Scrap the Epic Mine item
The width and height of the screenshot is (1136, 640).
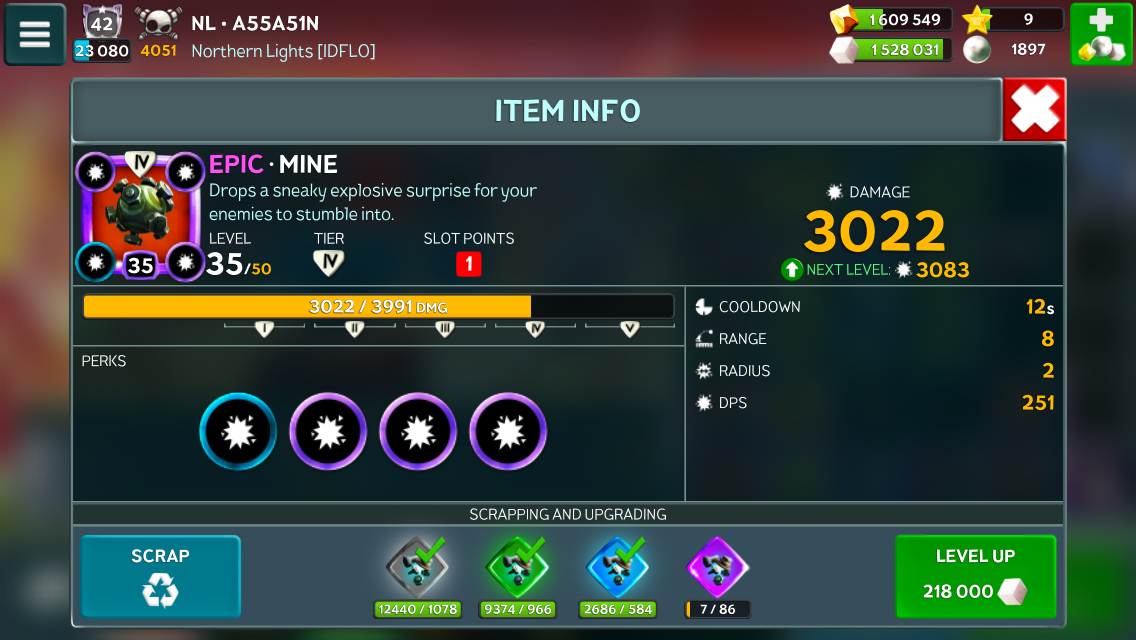[x=160, y=577]
